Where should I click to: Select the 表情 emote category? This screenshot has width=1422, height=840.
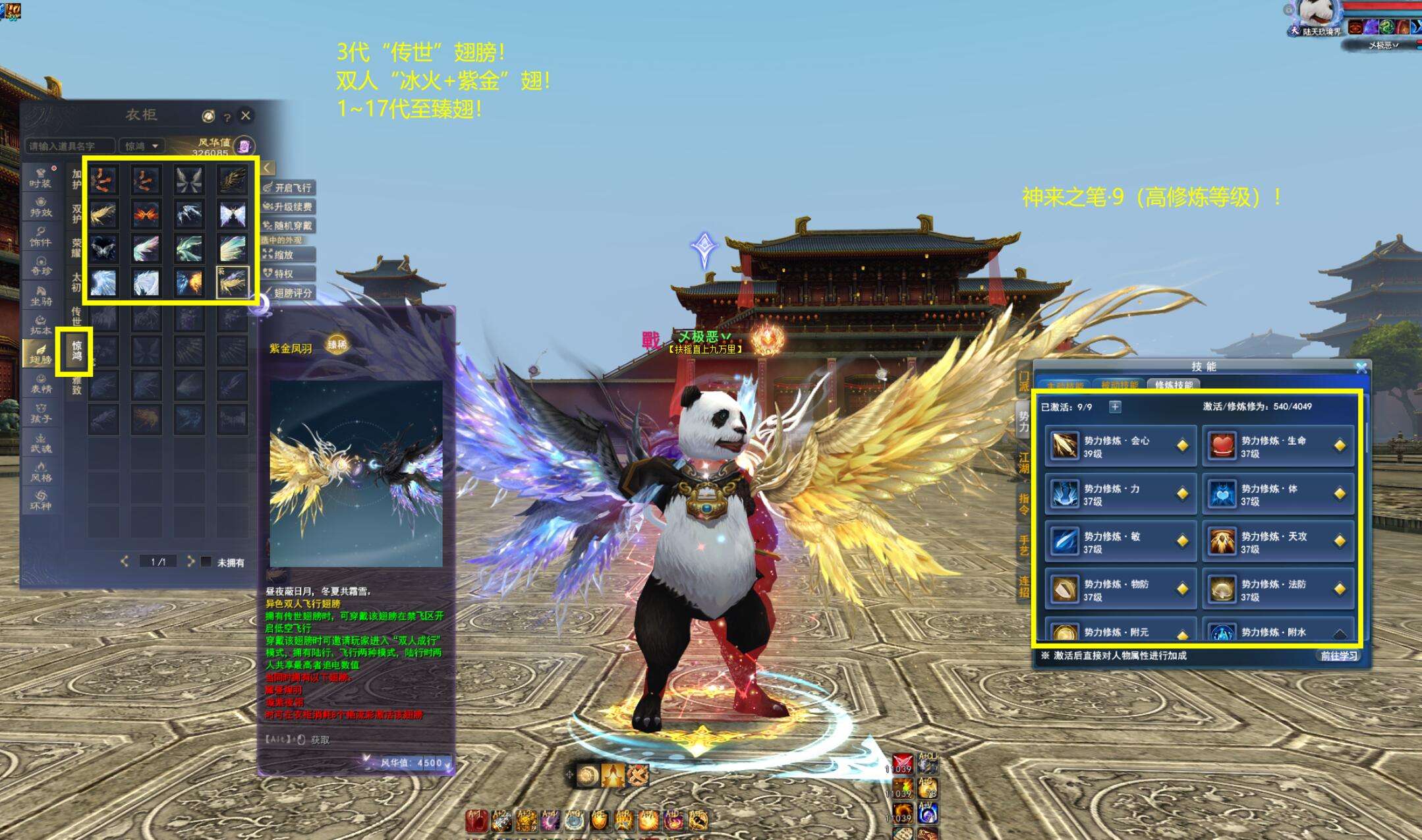(x=40, y=383)
